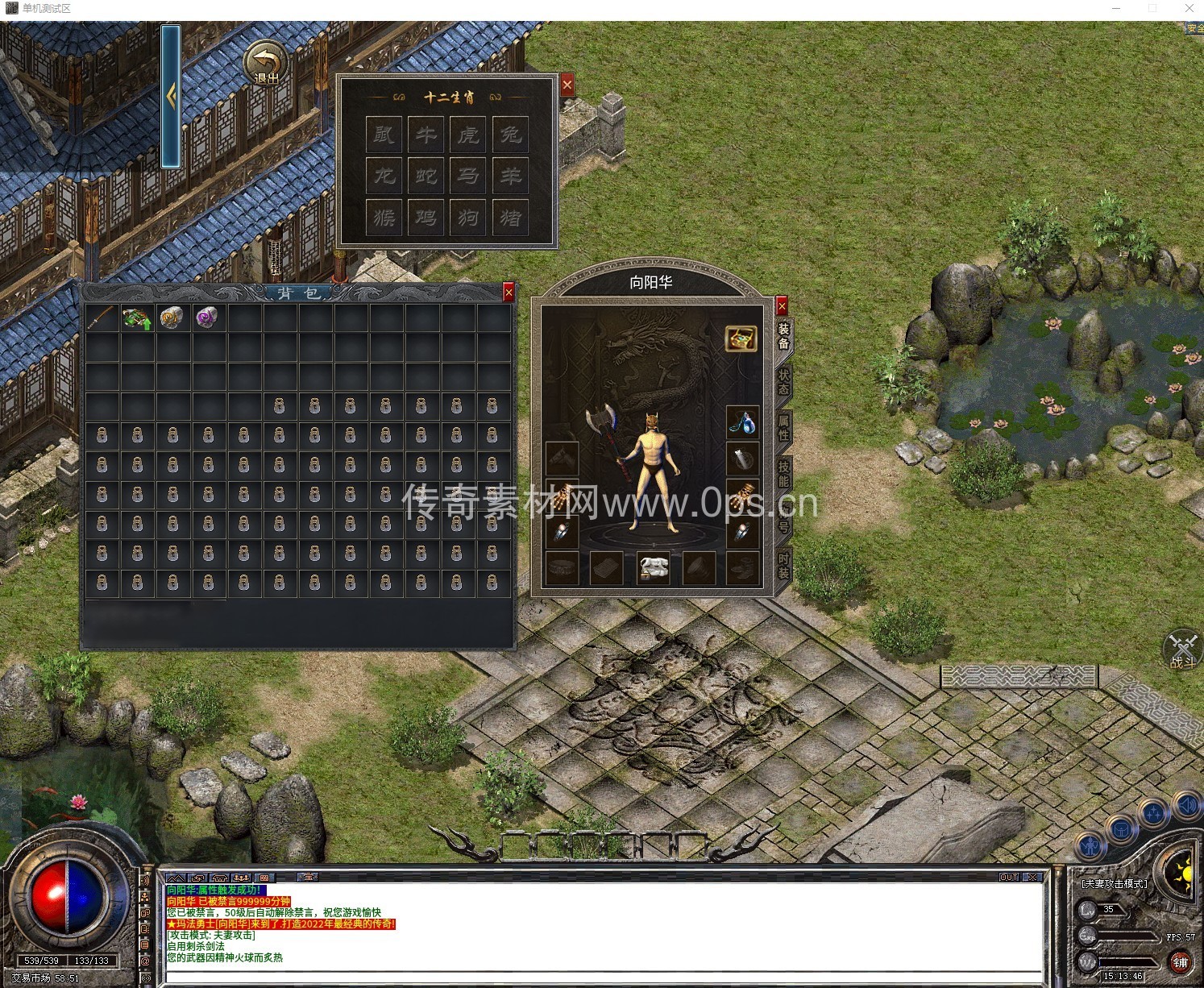The width and height of the screenshot is (1204, 988).
Task: Close the 背包 backpack window
Action: point(508,293)
